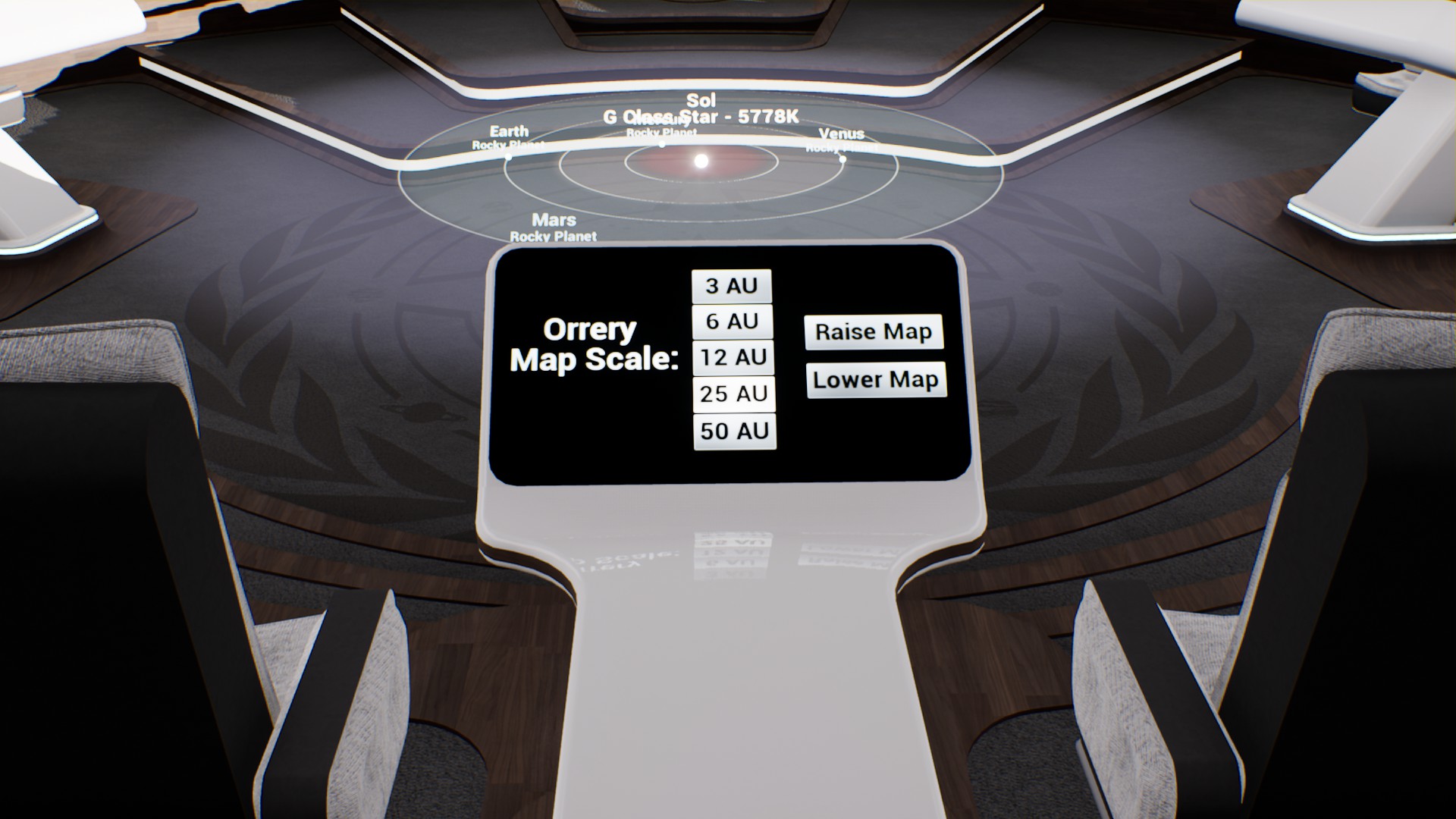Image resolution: width=1456 pixels, height=819 pixels.
Task: Activate the Lower Map button
Action: click(876, 380)
